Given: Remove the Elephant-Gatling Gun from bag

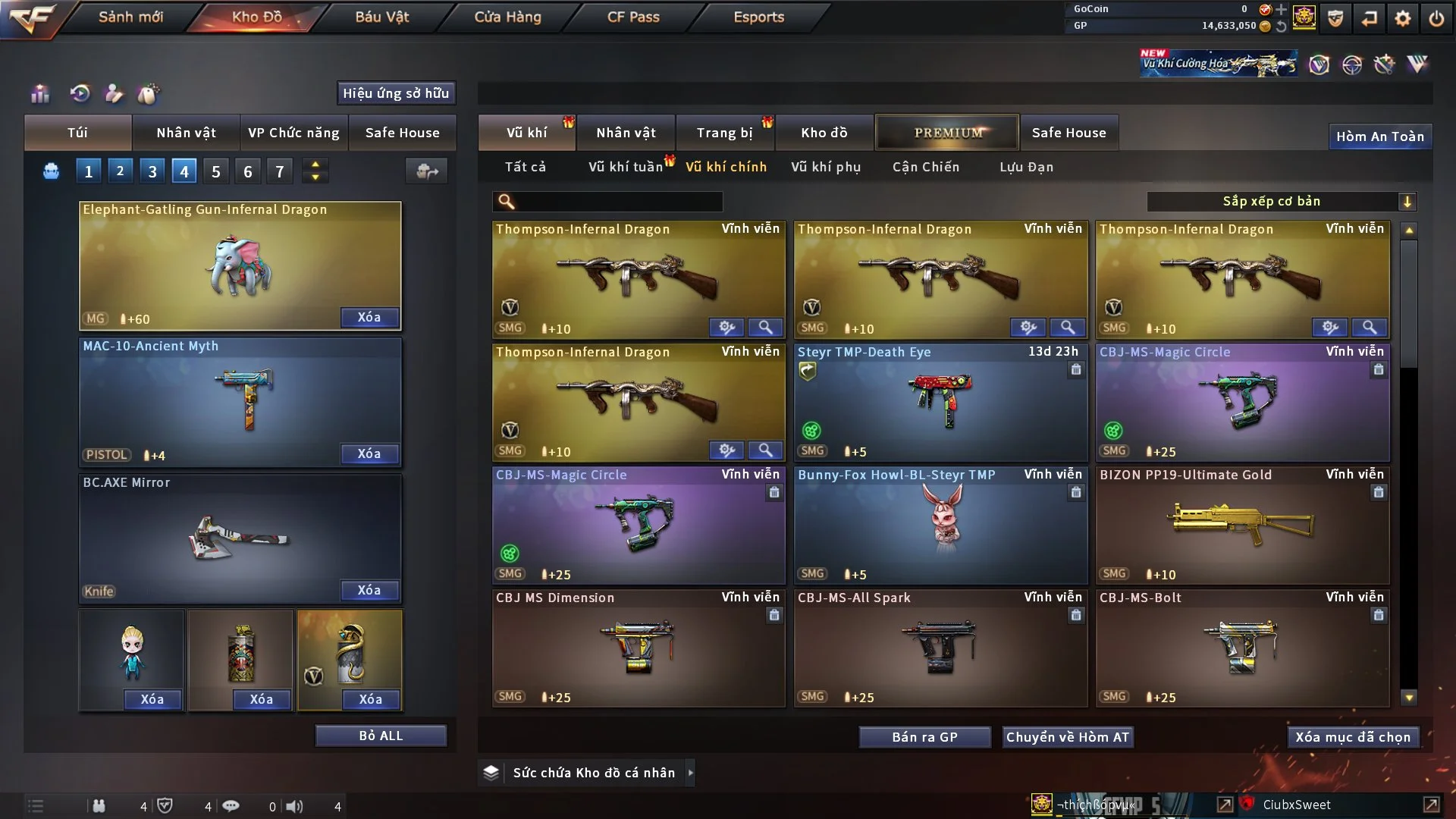Looking at the screenshot, I should click(x=369, y=317).
